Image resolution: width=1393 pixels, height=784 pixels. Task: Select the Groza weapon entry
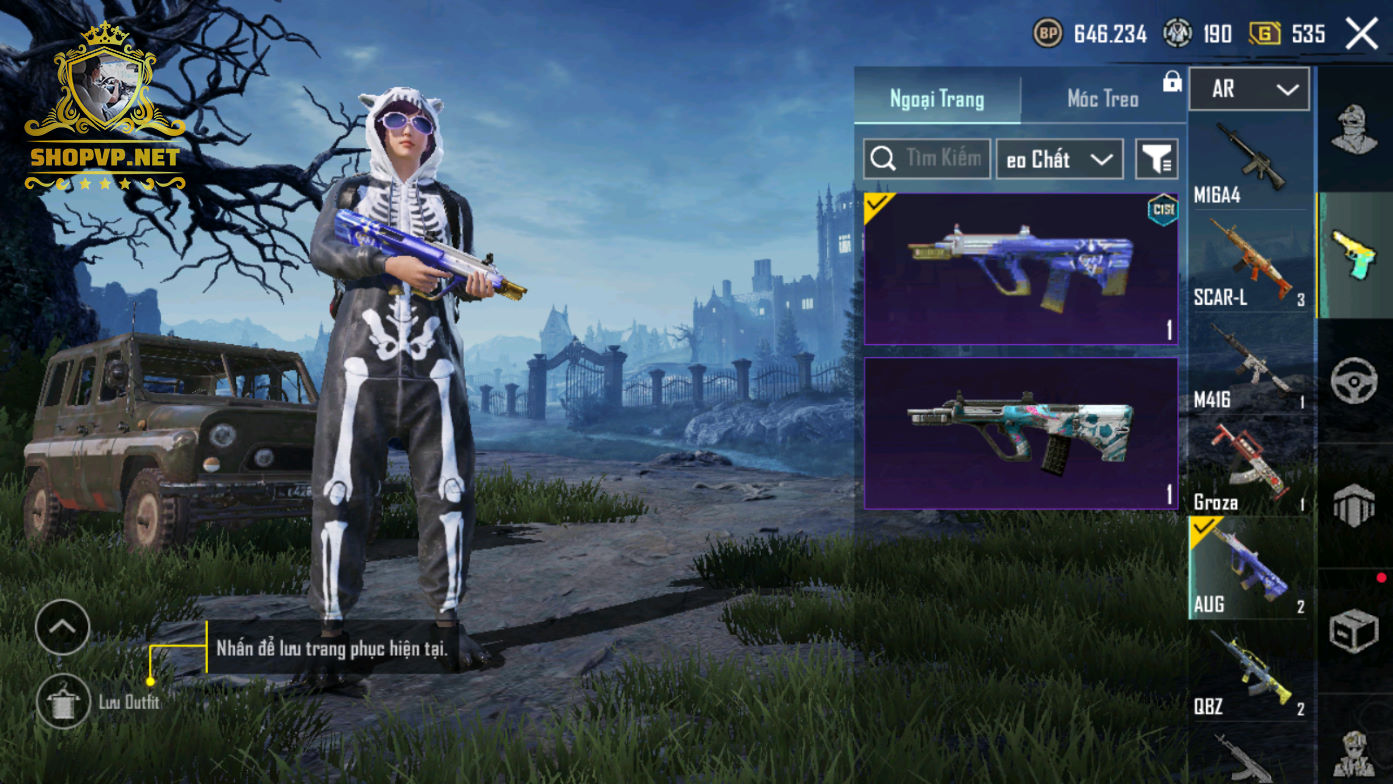coord(1250,467)
